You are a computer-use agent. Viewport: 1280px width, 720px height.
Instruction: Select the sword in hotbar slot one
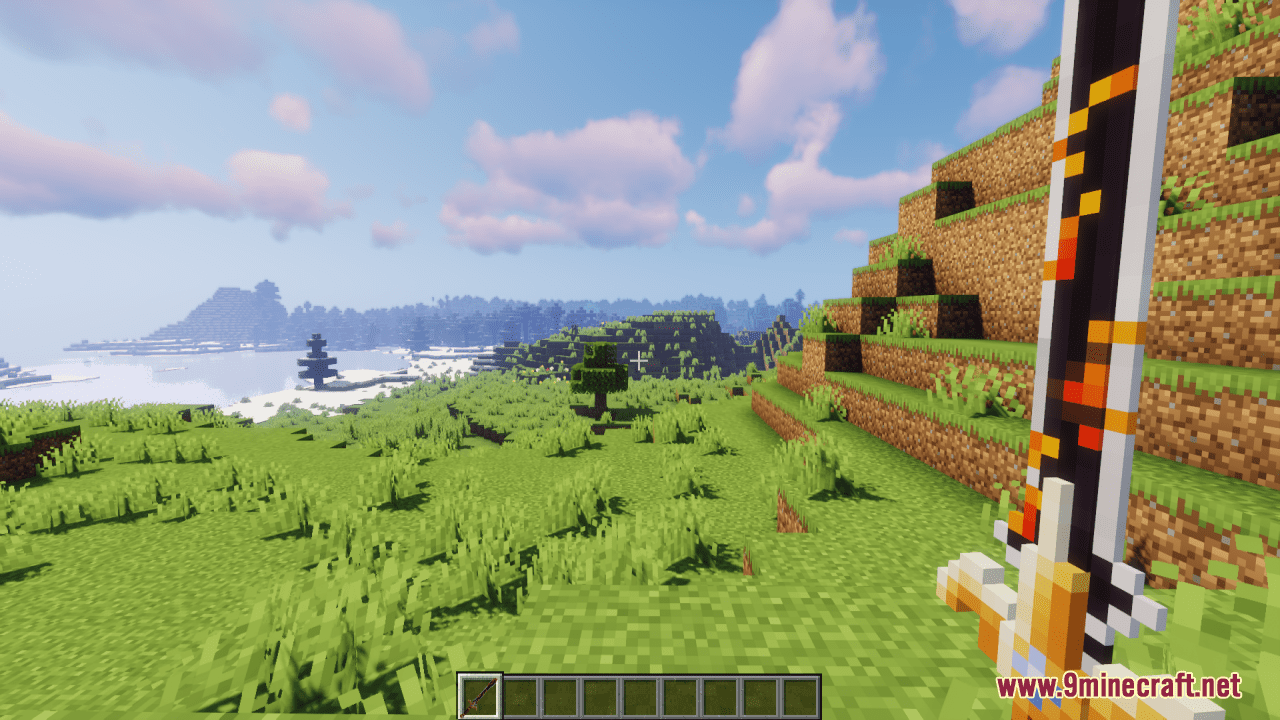478,695
